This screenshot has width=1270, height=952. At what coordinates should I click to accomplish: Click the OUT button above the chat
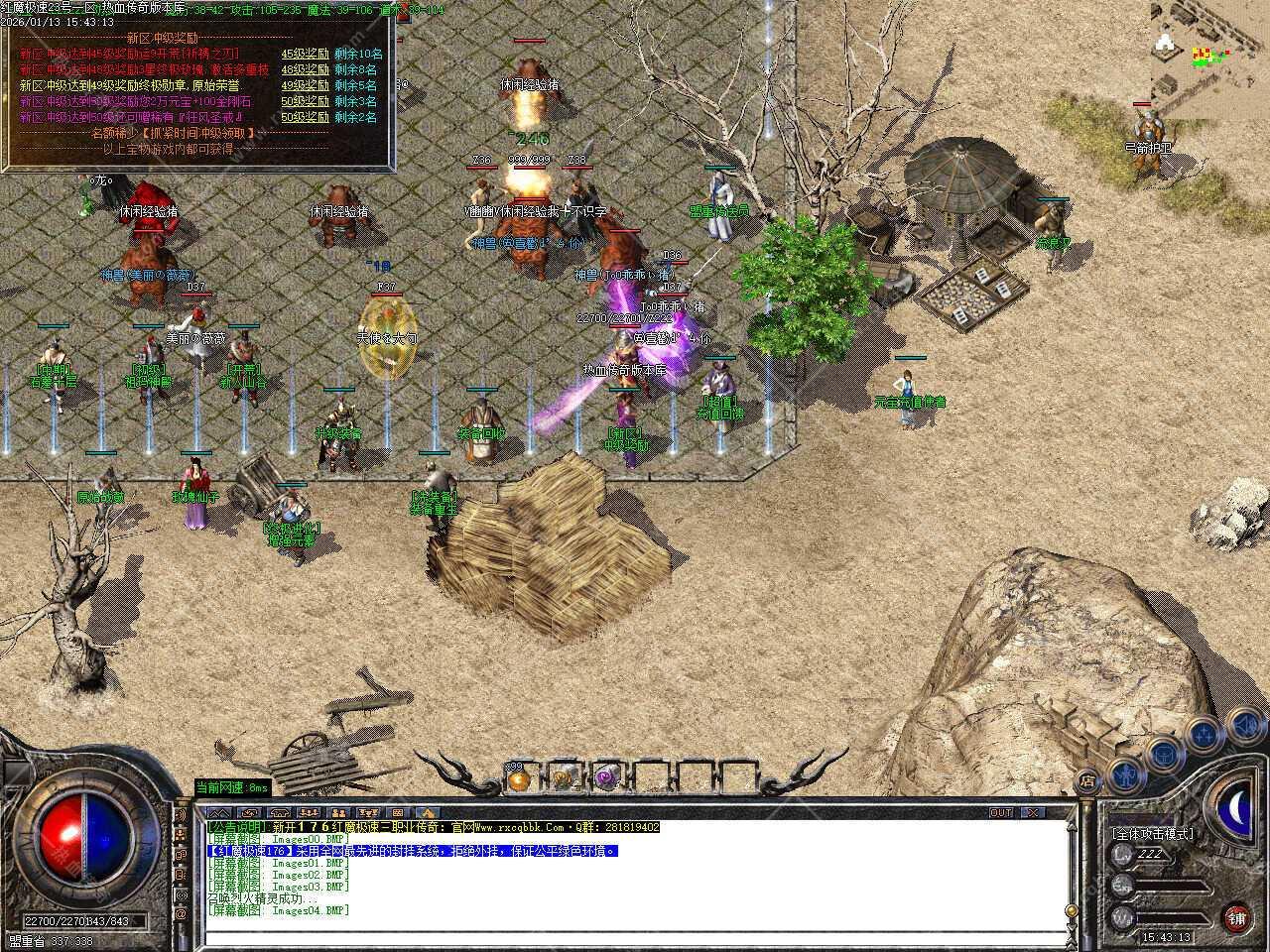pos(1001,812)
